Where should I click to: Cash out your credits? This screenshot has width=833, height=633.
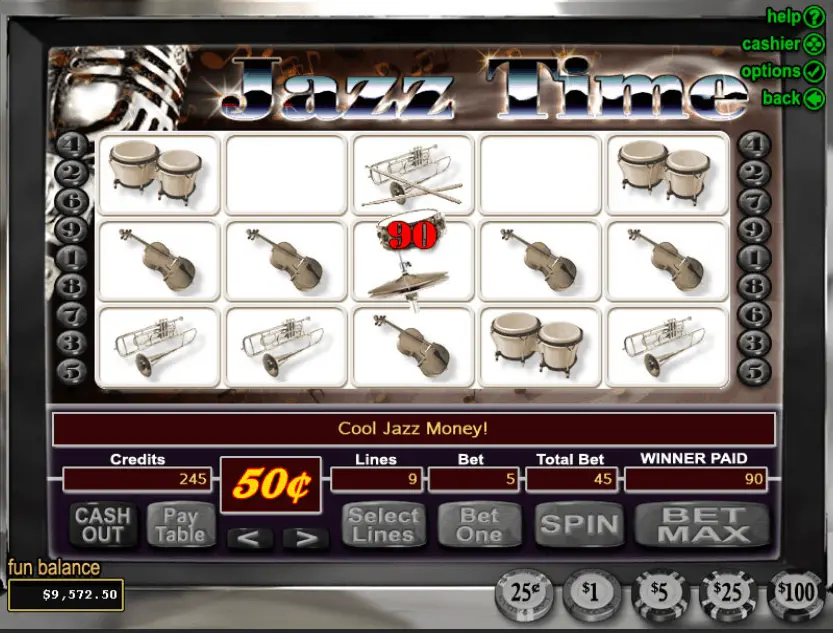[x=103, y=524]
